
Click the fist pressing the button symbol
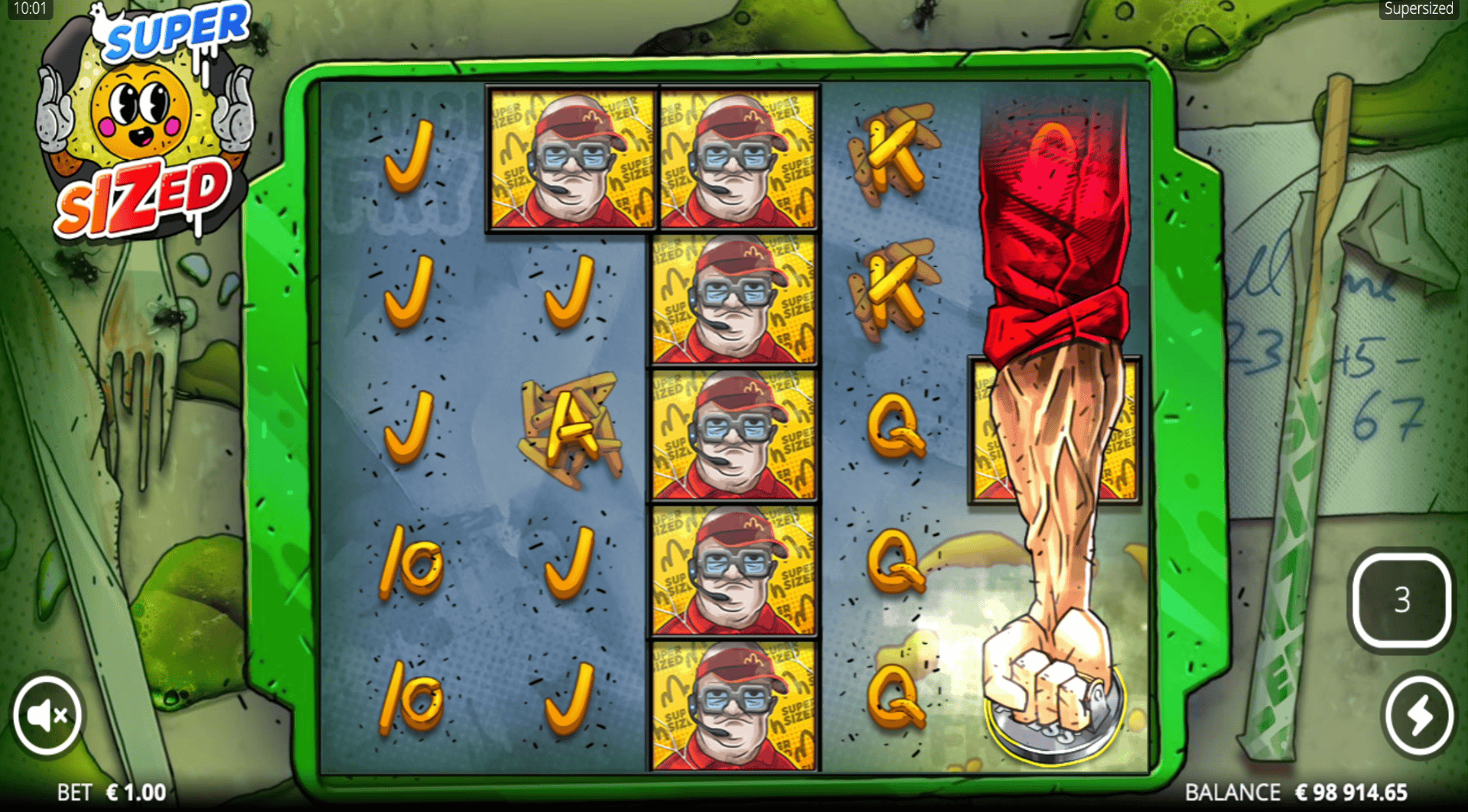click(1048, 688)
